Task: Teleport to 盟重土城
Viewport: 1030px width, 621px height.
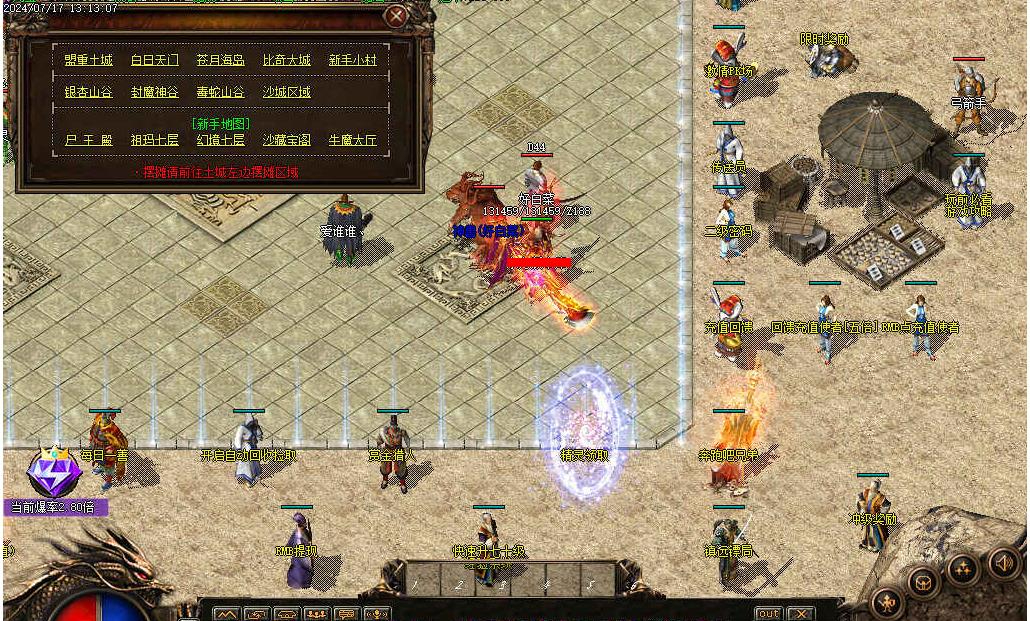Action: [x=89, y=60]
